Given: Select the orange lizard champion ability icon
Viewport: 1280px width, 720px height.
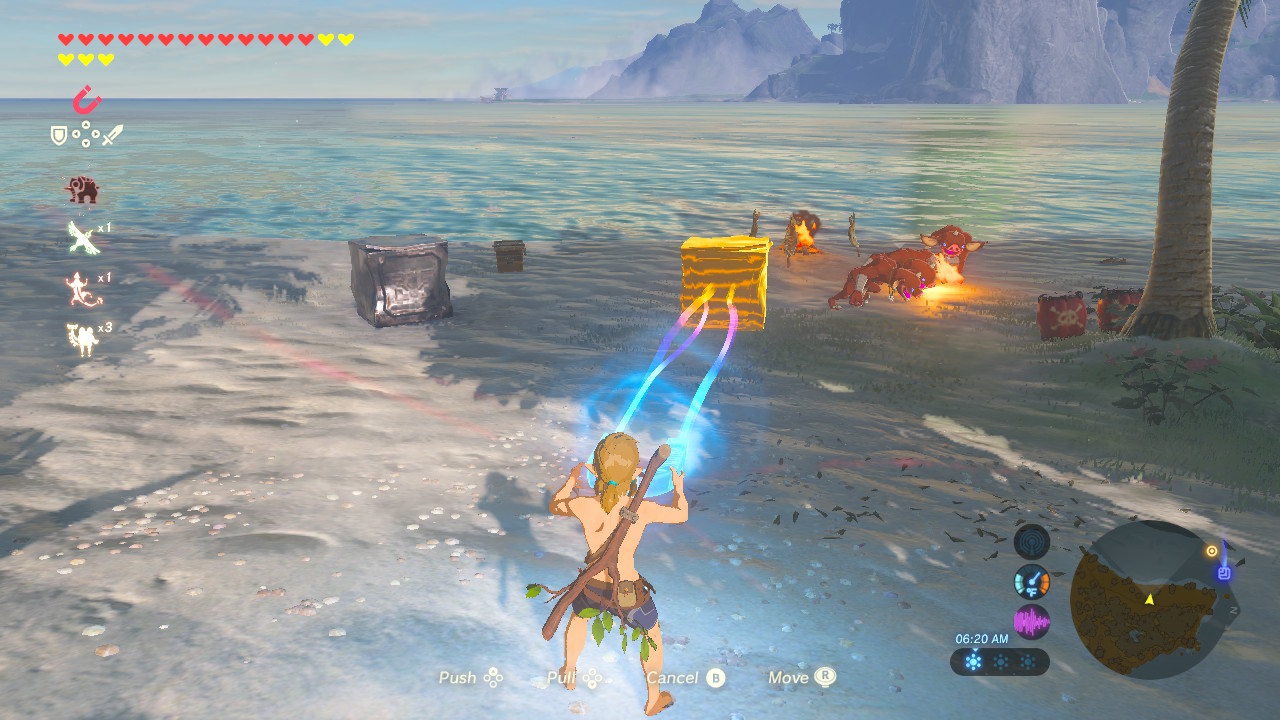Looking at the screenshot, I should coord(82,288).
